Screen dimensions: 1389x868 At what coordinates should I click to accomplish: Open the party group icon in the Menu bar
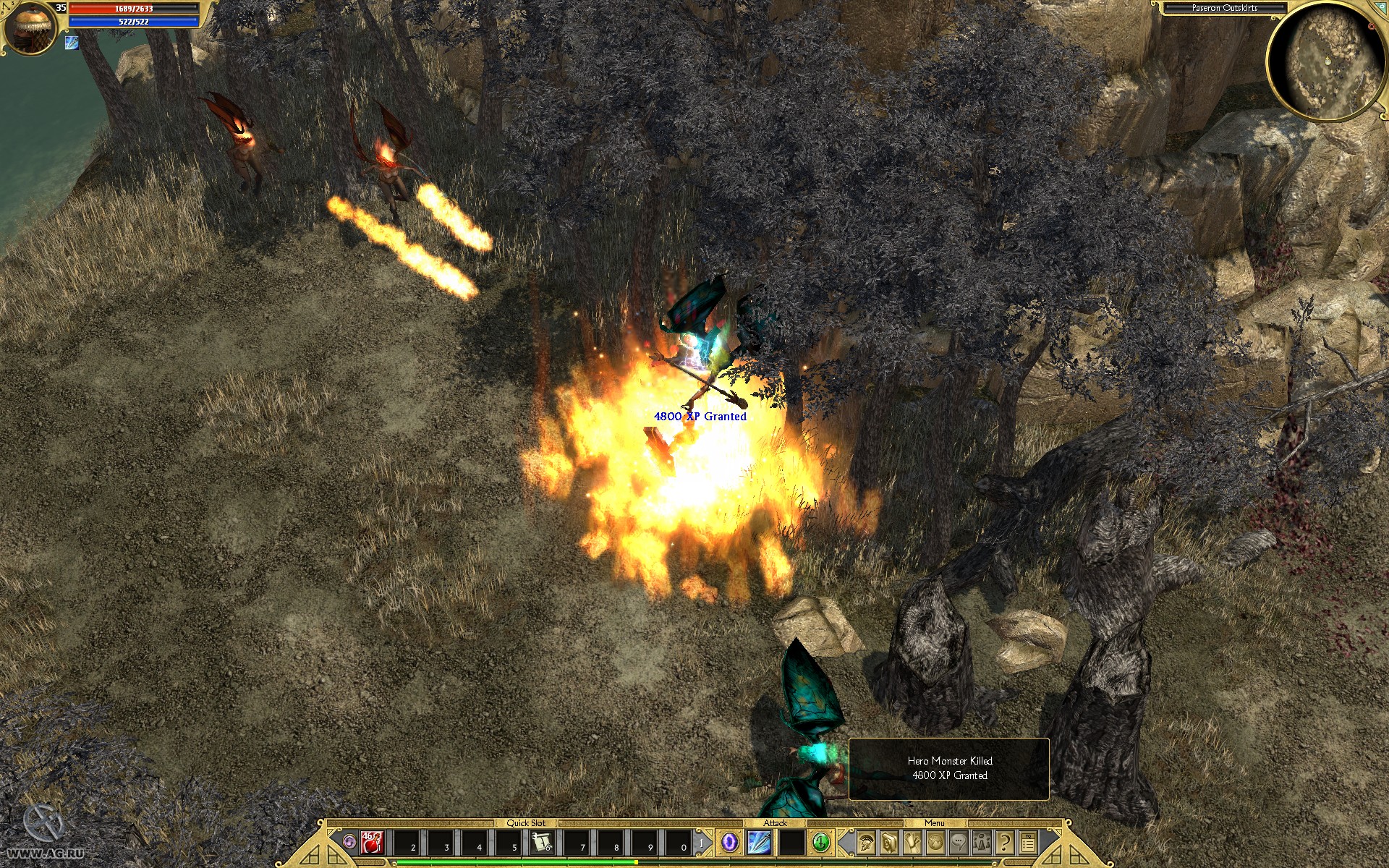[981, 842]
